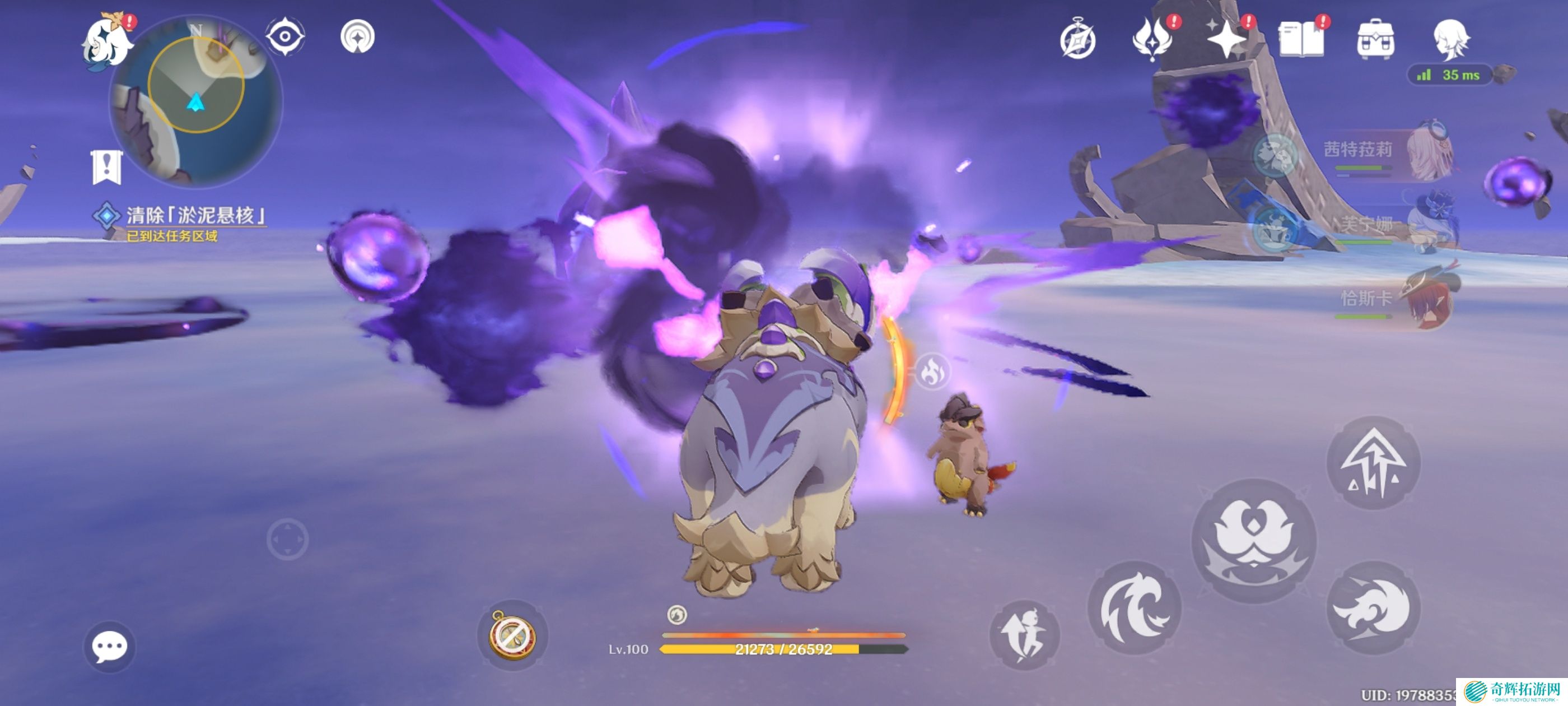
Task: Open the circular minimap
Action: 196,100
